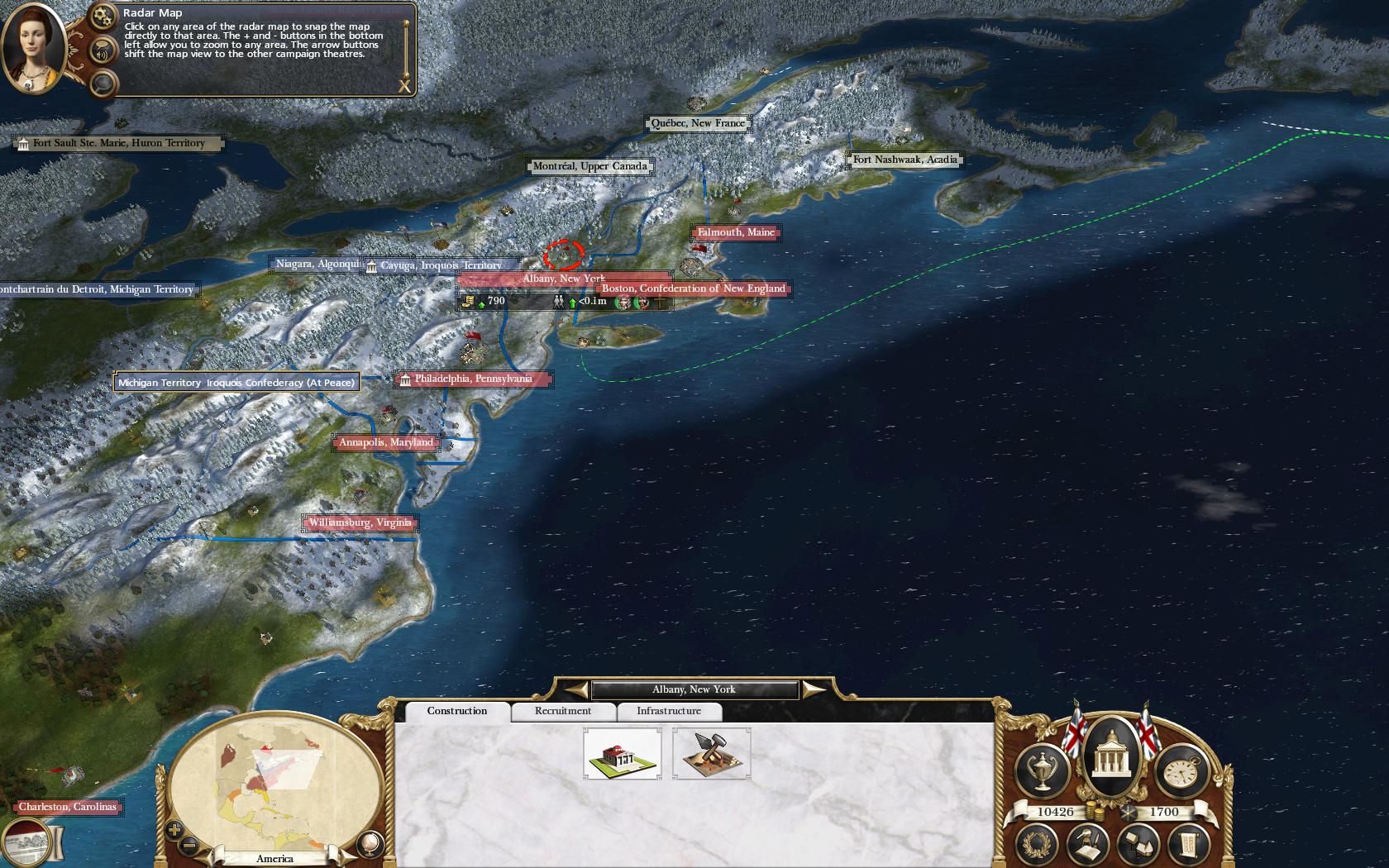Choose the government building construction option
1389x868 pixels.
coord(622,753)
